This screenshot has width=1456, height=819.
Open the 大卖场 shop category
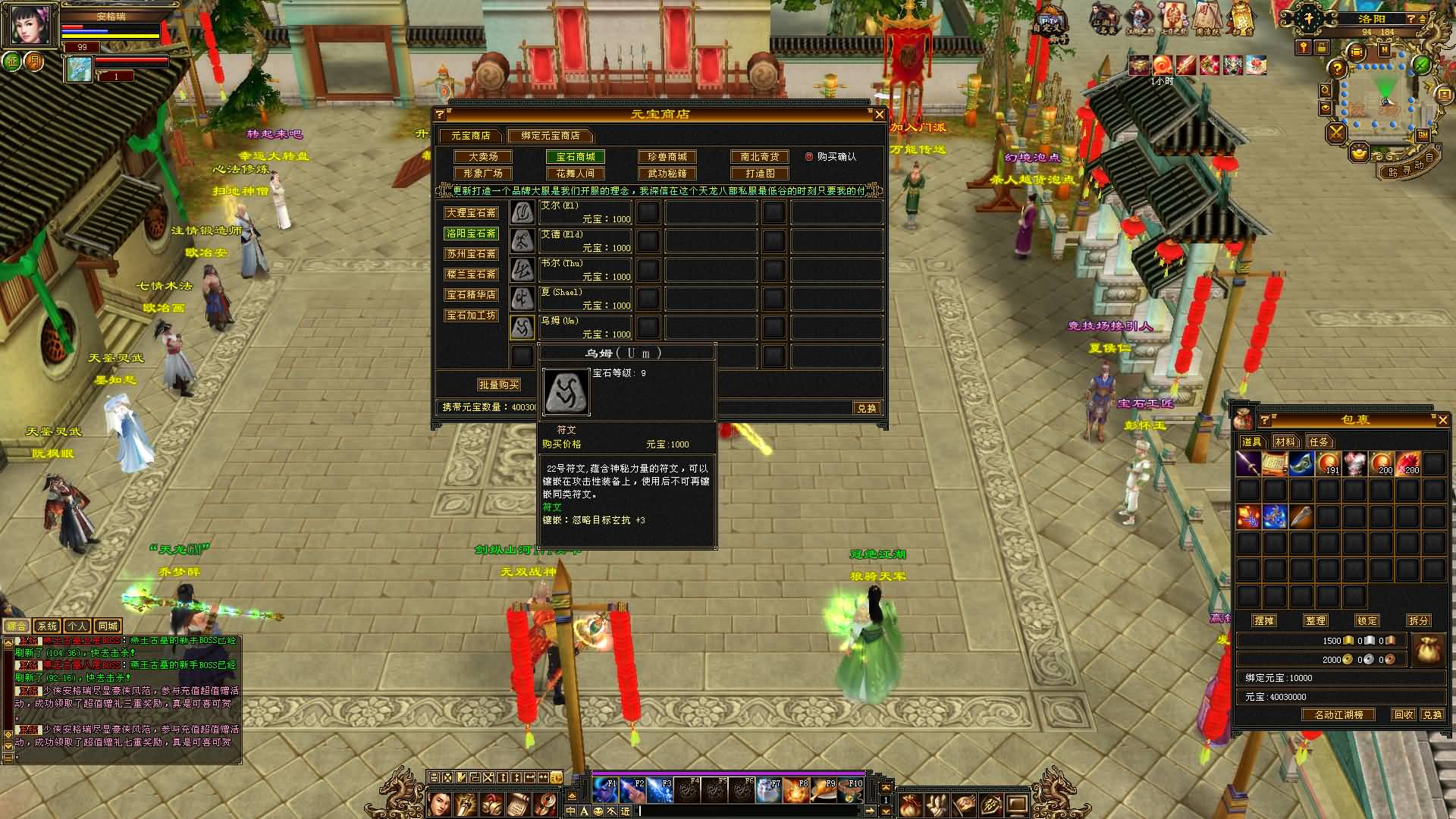pos(483,157)
